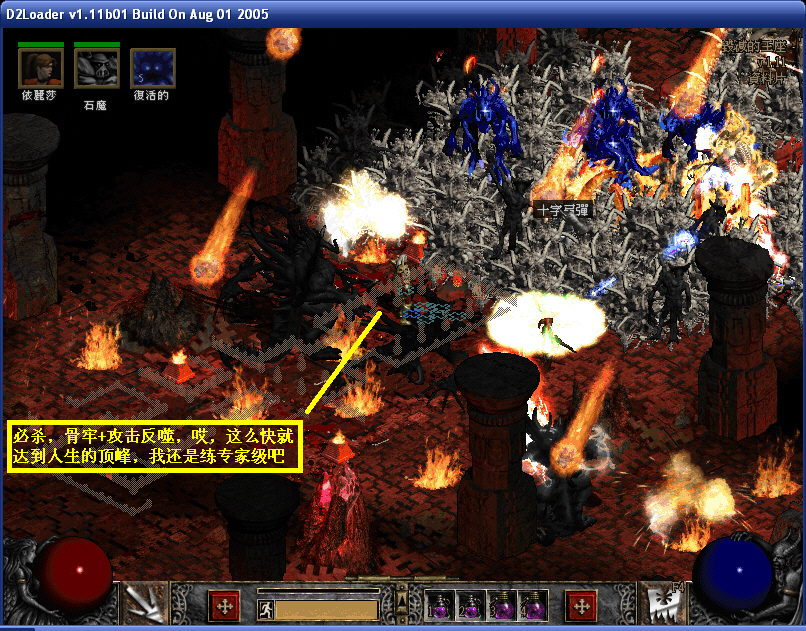Viewport: 806px width, 631px height.
Task: Toggle the run/walk button
Action: (264, 608)
